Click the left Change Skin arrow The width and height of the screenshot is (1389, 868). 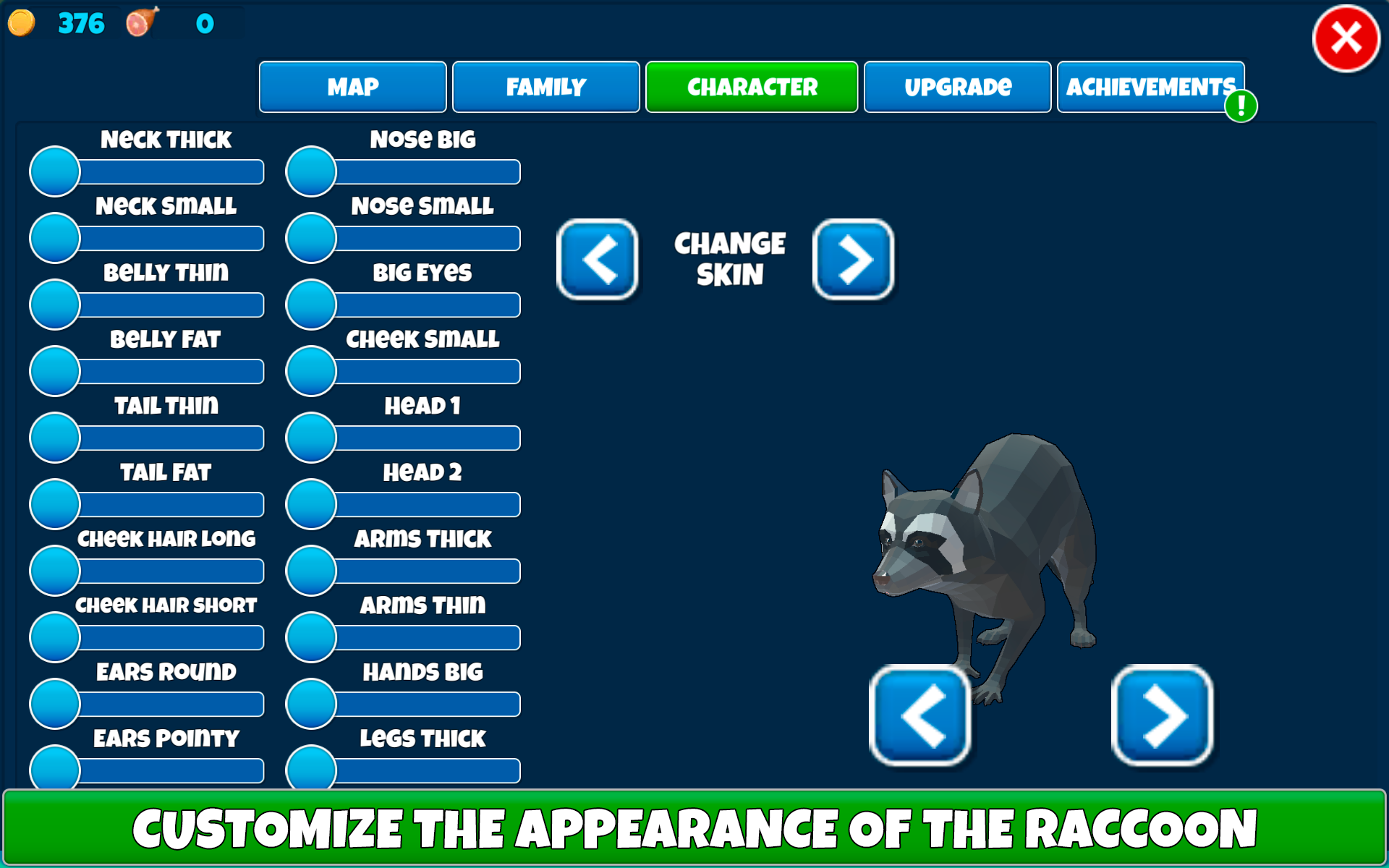click(598, 261)
